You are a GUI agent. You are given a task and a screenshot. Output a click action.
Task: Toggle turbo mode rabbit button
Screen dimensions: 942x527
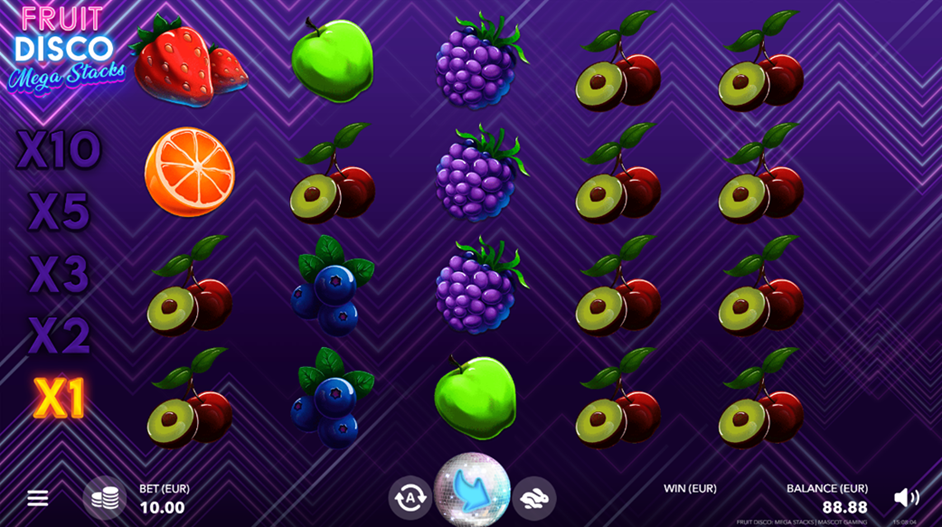535,497
